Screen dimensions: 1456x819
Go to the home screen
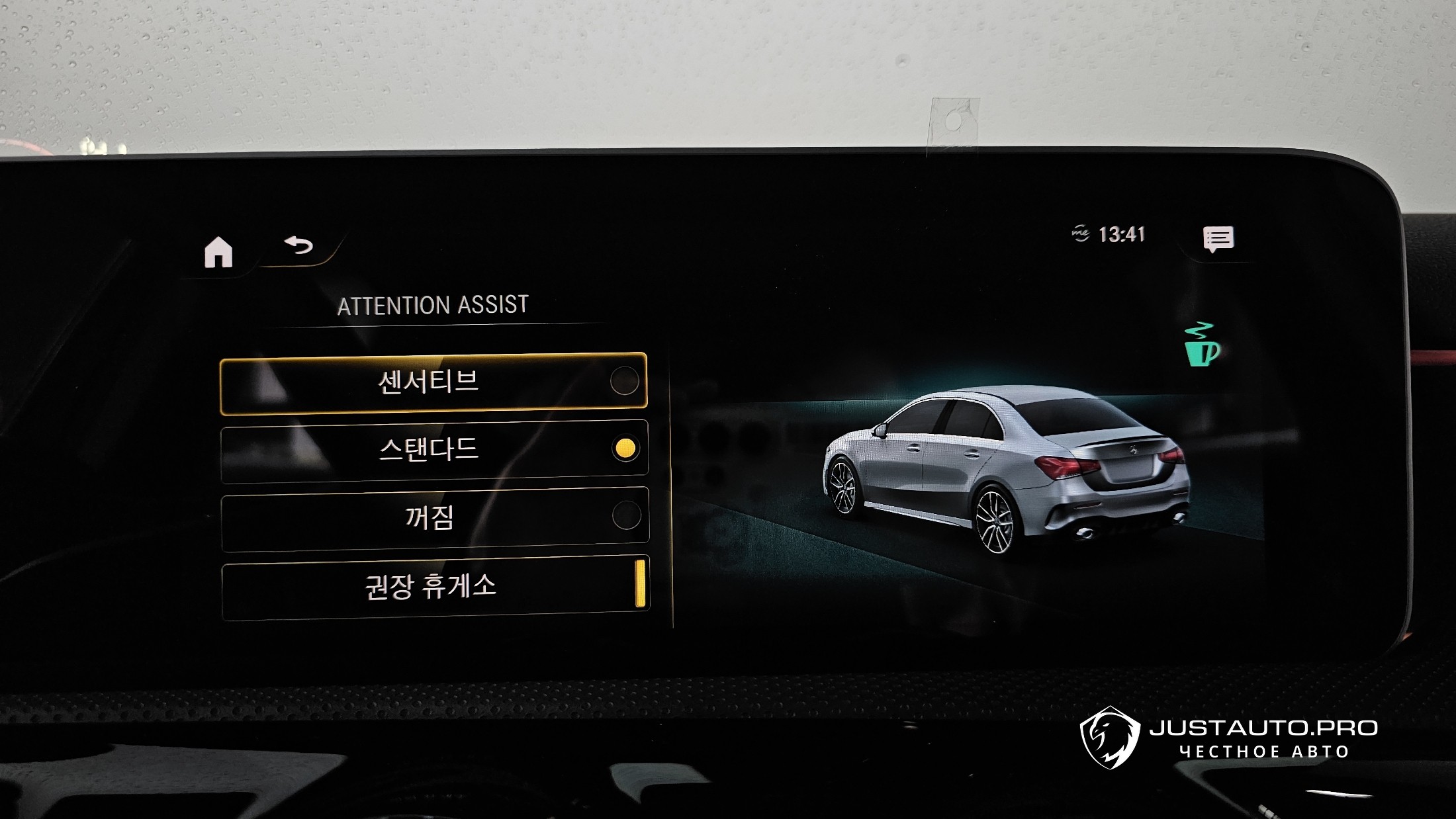[x=218, y=252]
